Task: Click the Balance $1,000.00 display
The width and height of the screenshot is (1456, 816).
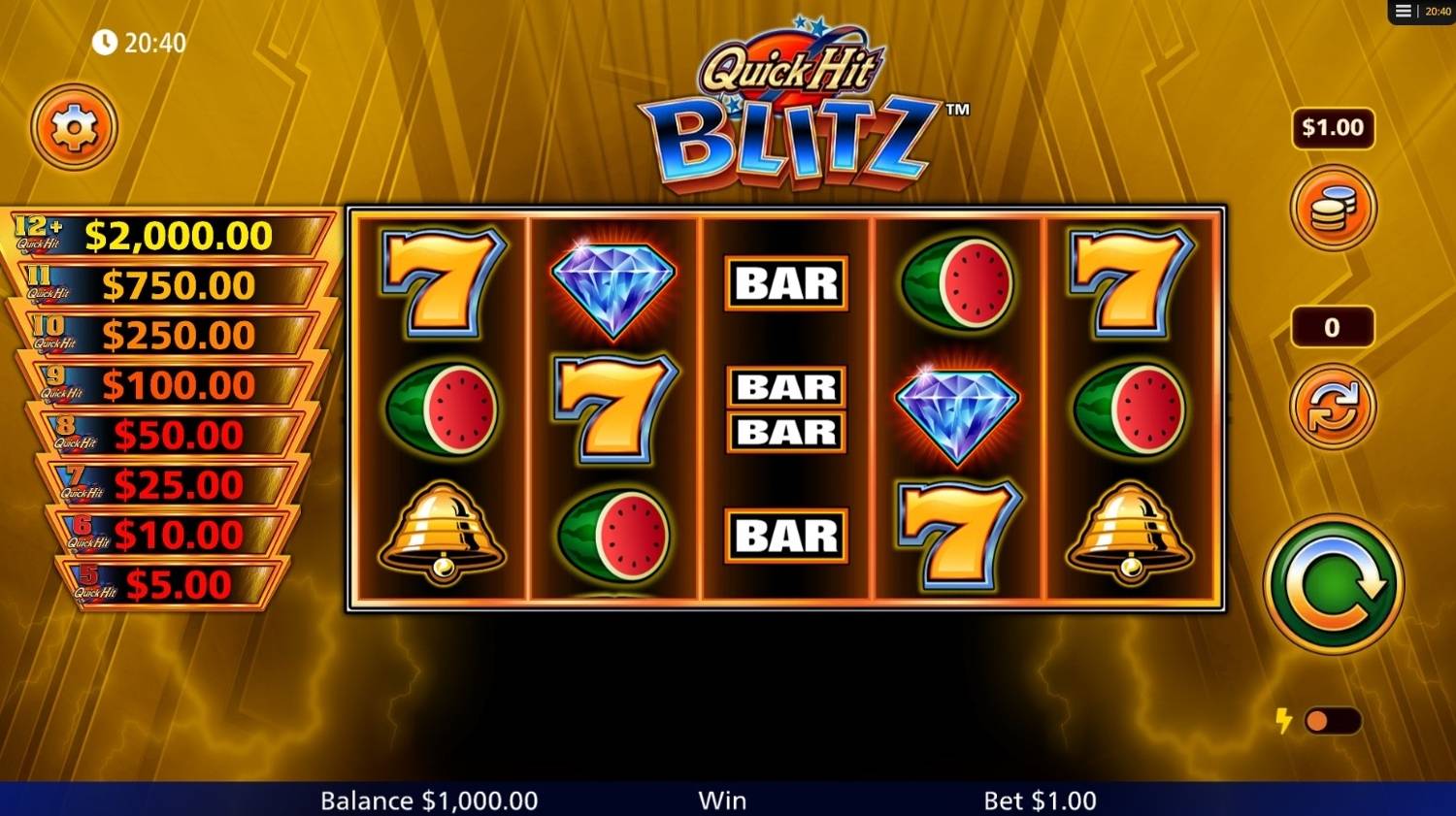Action: point(427,800)
